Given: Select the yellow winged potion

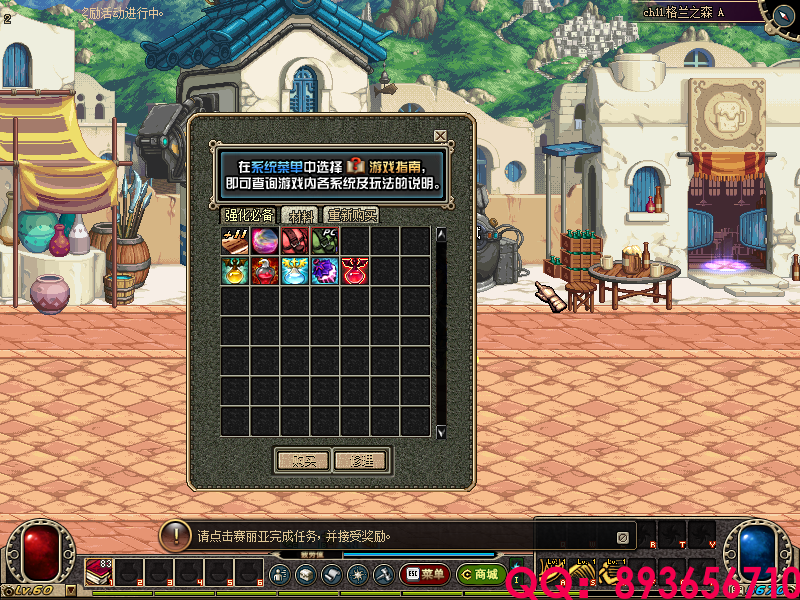Looking at the screenshot, I should coord(235,270).
